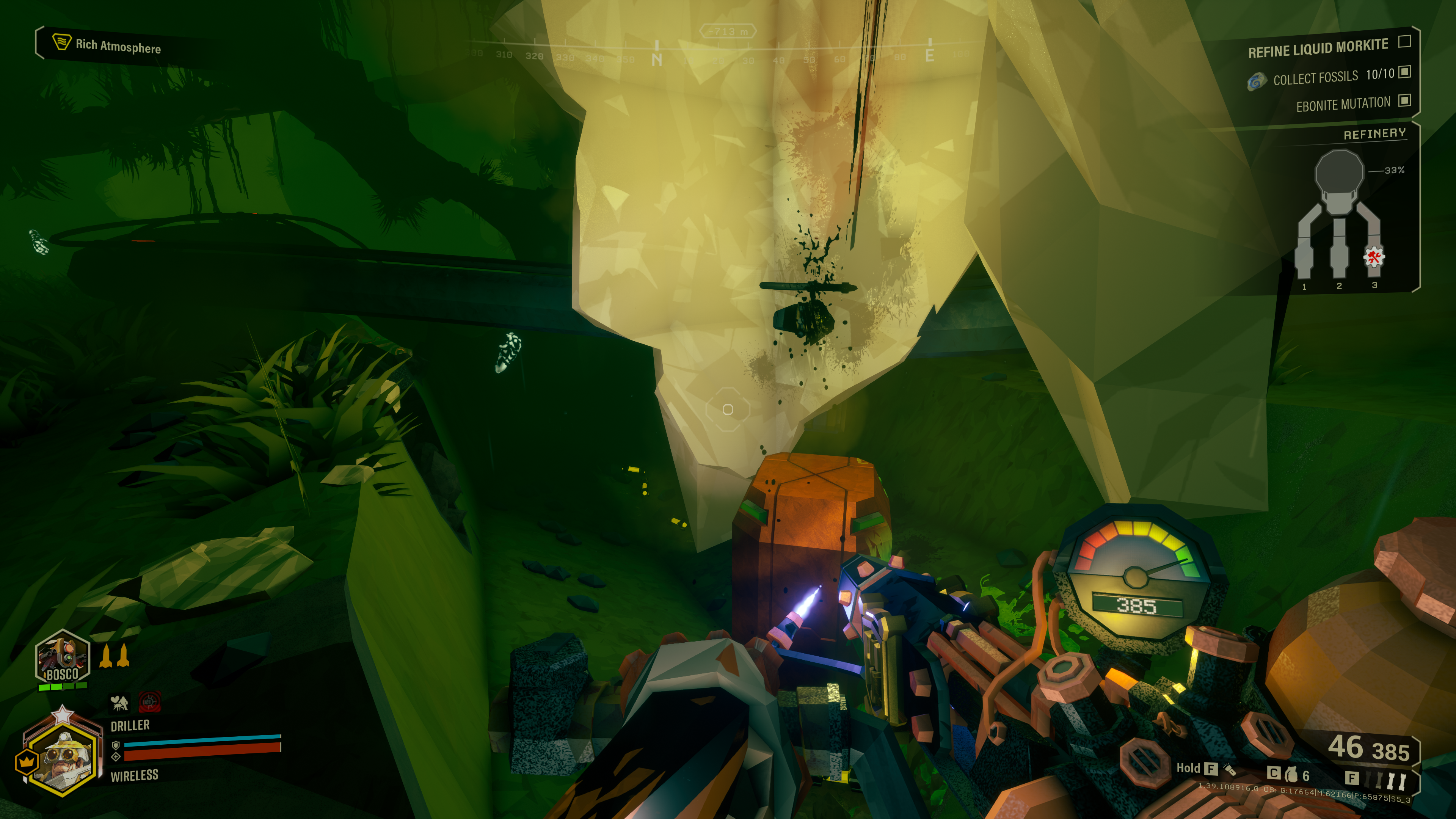Viewport: 1456px width, 819px height.
Task: Click the red target status icon
Action: [x=150, y=702]
